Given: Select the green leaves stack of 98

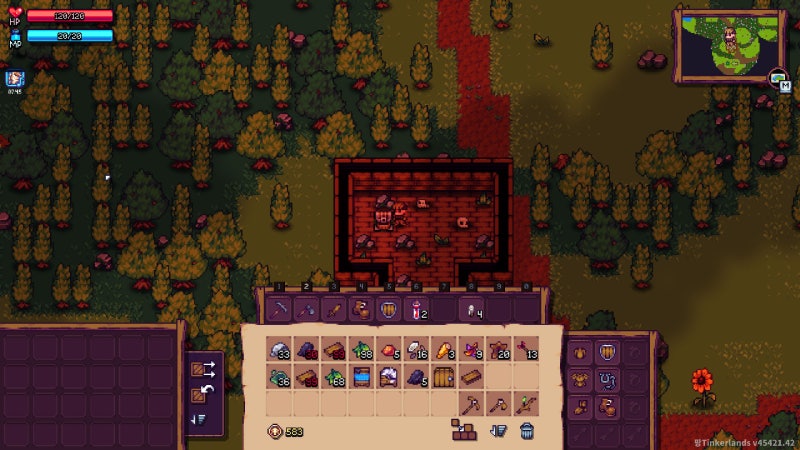Looking at the screenshot, I should pyautogui.click(x=361, y=350).
